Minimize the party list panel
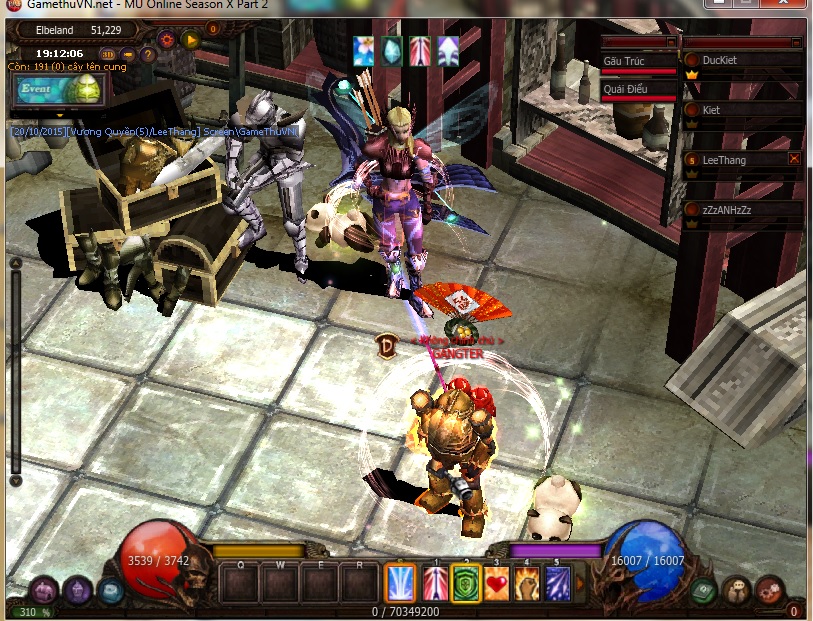Screen dimensions: 813x621 (x=796, y=43)
